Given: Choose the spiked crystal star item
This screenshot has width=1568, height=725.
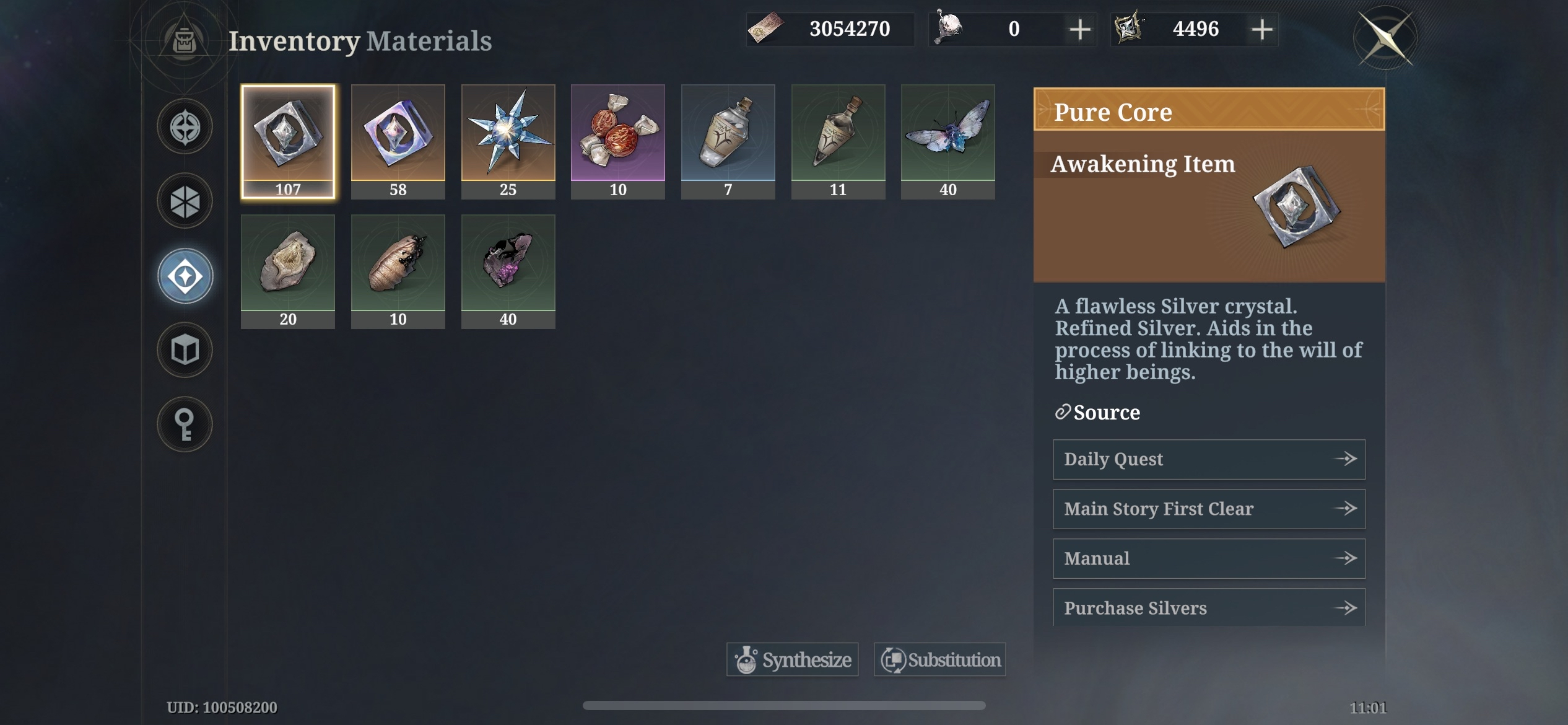Looking at the screenshot, I should [x=508, y=141].
